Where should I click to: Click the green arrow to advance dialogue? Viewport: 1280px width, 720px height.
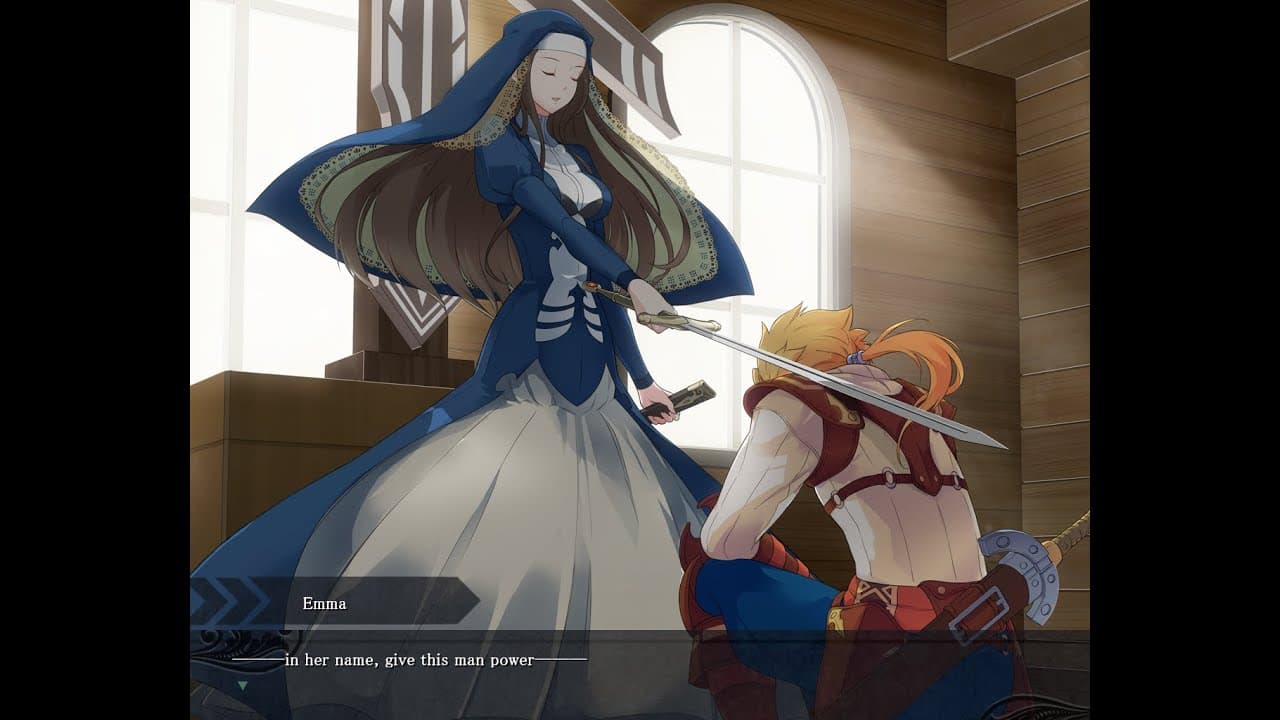pos(243,686)
